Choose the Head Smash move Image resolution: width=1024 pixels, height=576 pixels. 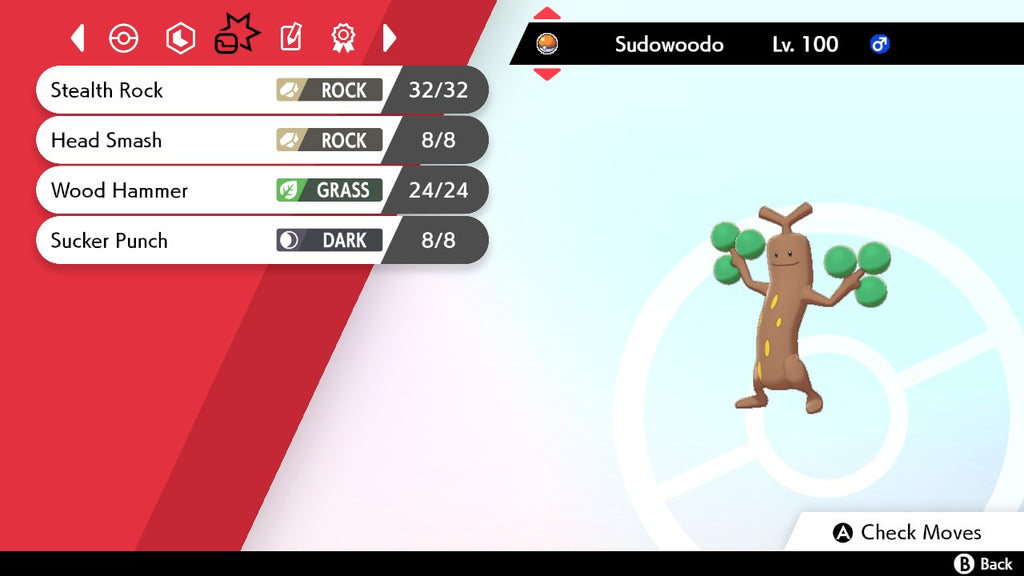pyautogui.click(x=260, y=140)
